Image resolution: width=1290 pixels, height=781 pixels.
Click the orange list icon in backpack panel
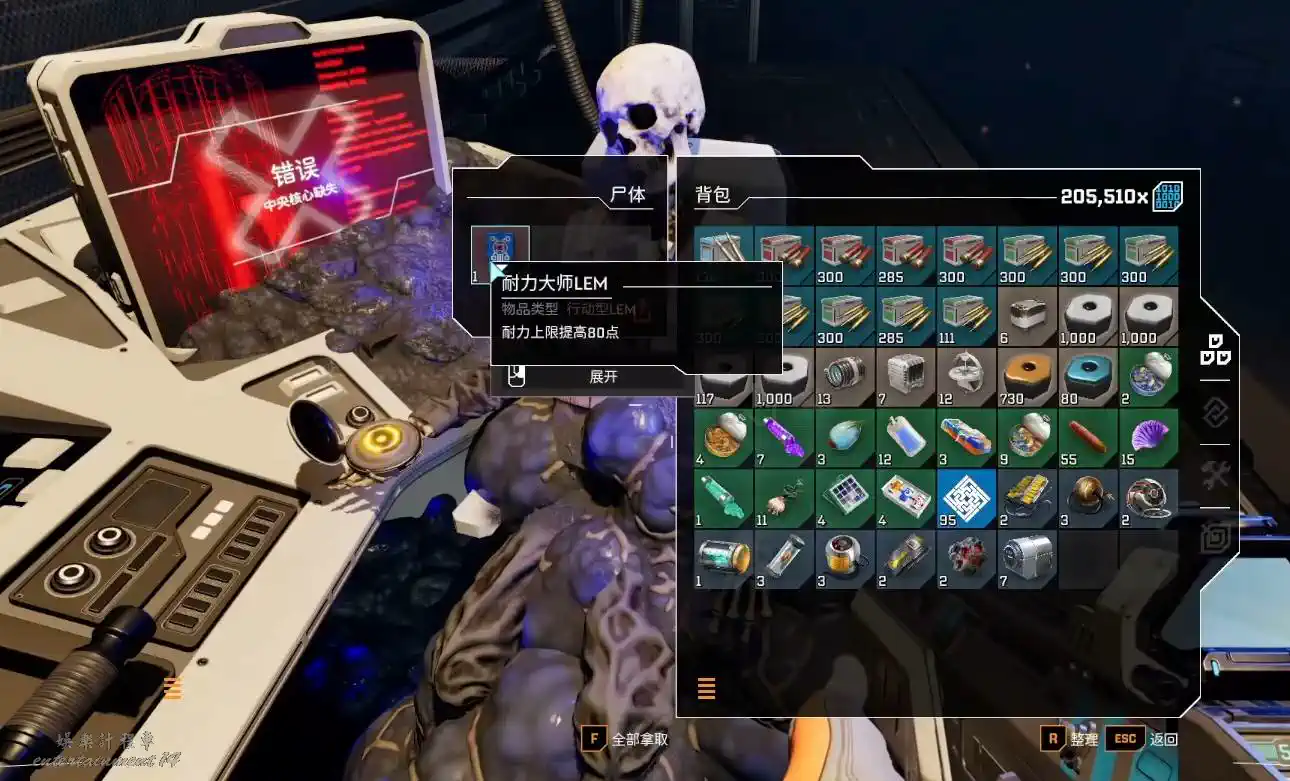point(707,688)
